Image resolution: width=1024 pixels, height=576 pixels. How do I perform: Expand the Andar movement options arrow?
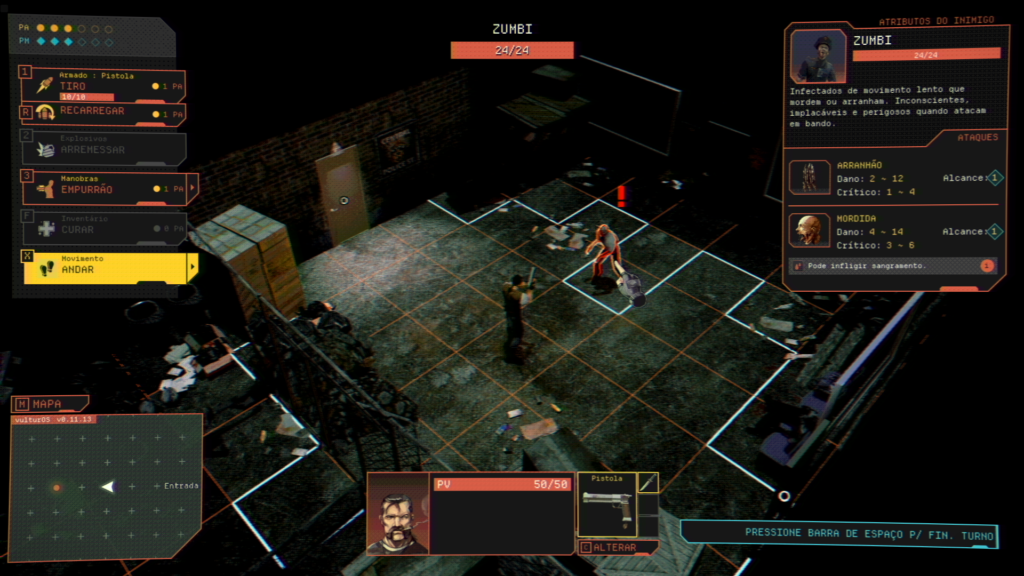192,267
